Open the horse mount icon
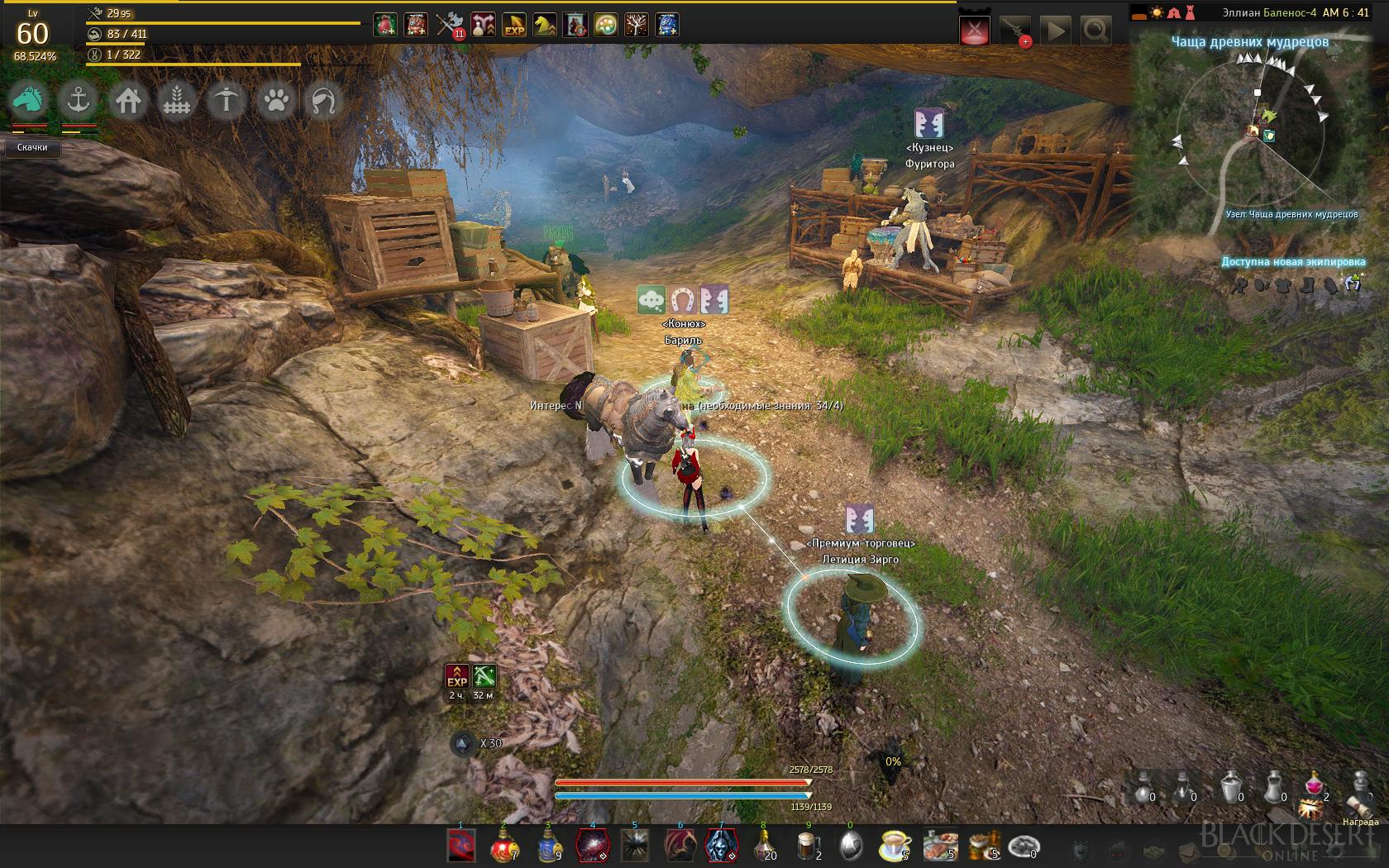1389x868 pixels. click(x=30, y=101)
